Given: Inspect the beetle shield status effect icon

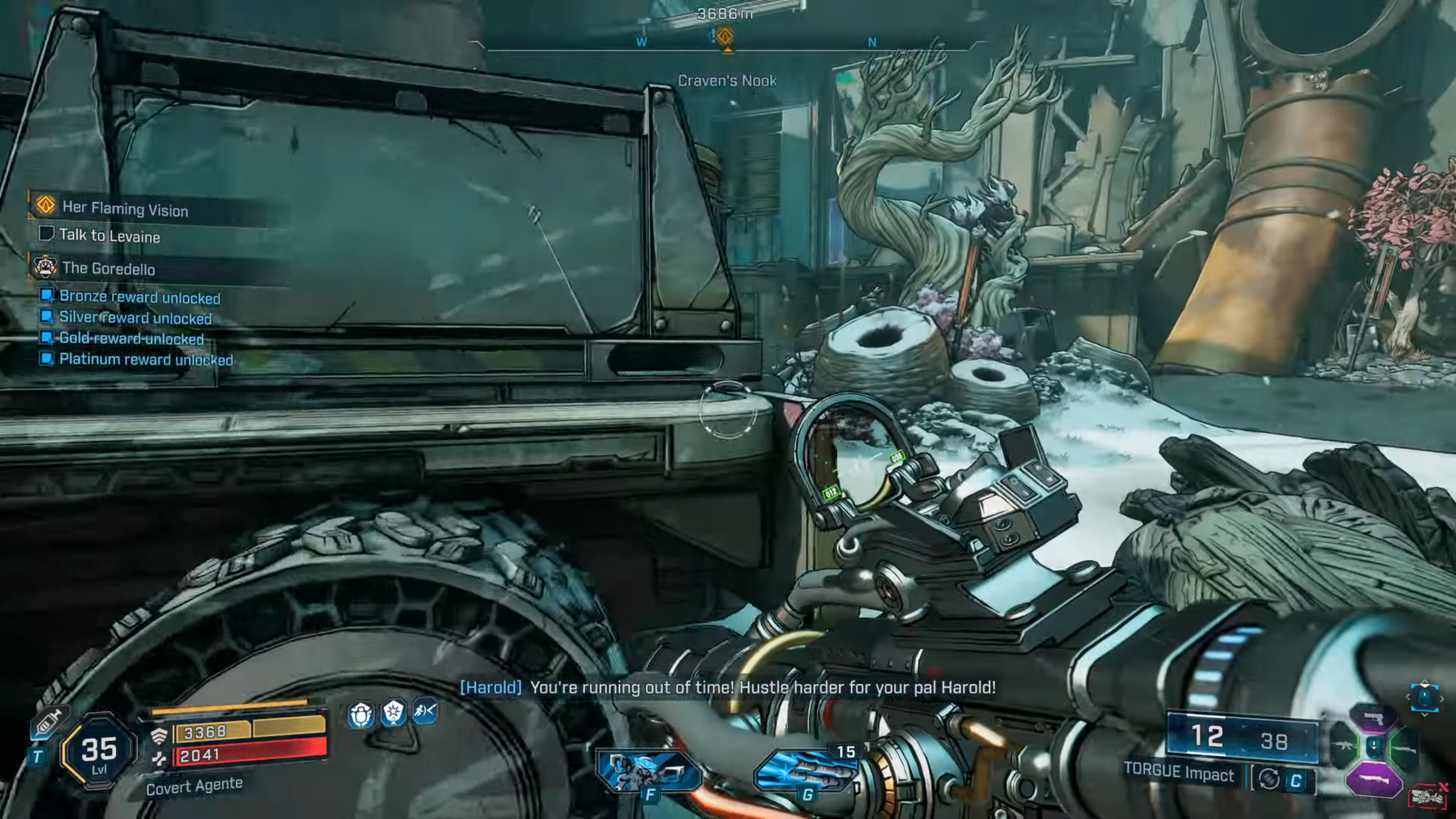Looking at the screenshot, I should [x=361, y=714].
